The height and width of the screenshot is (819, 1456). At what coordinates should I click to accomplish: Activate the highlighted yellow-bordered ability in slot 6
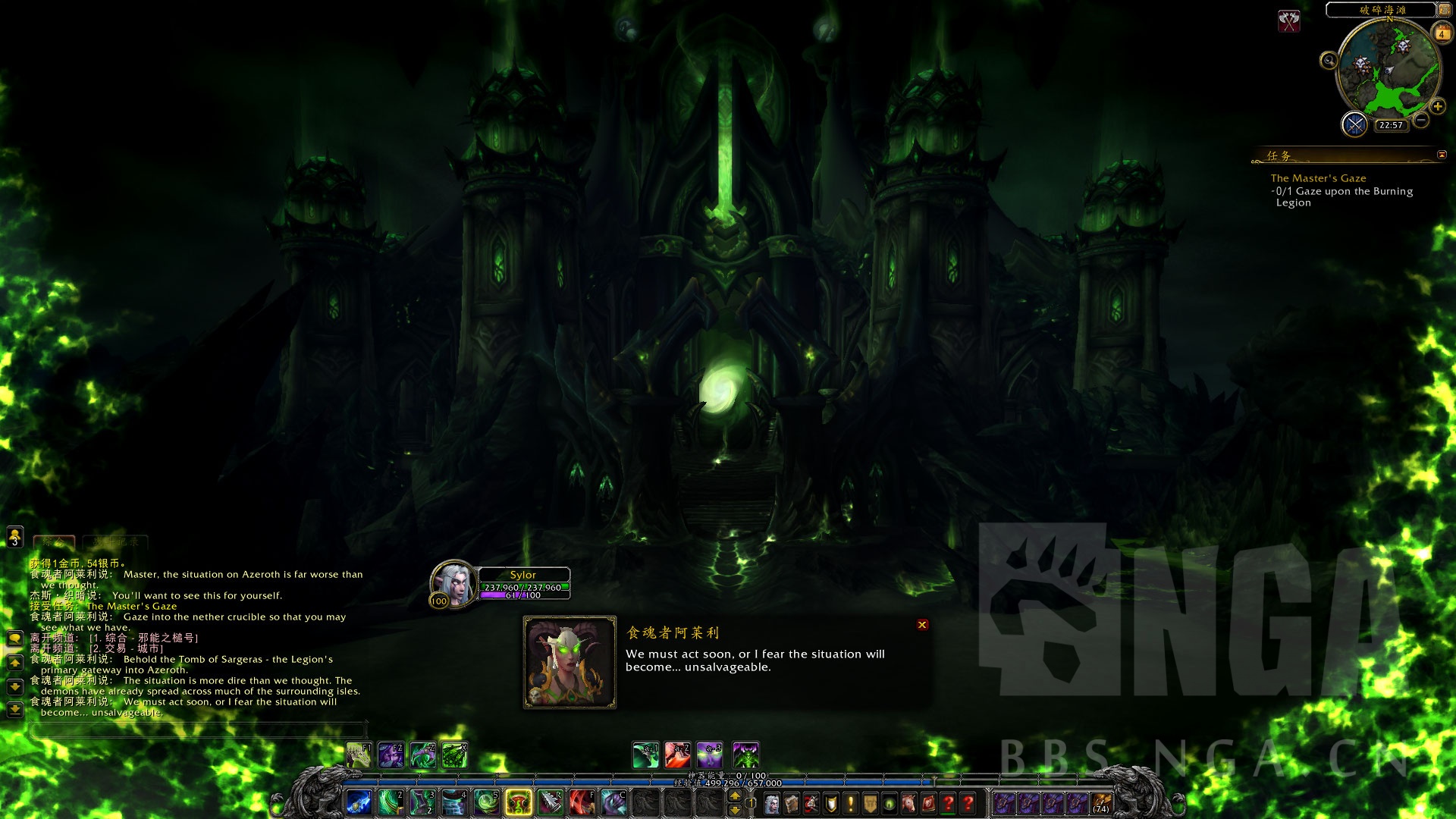[519, 802]
